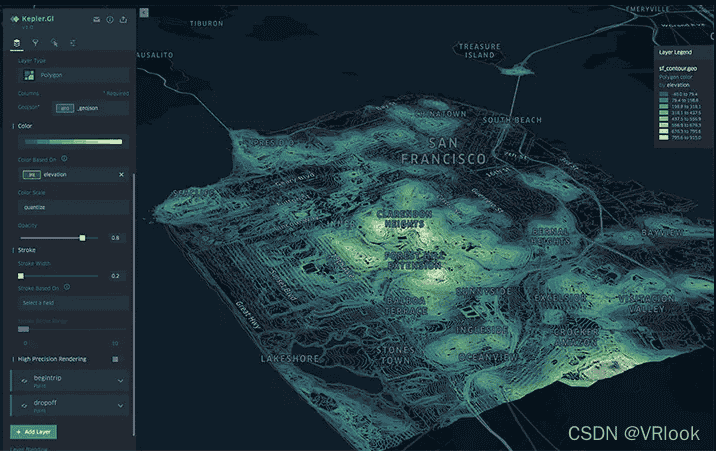This screenshot has width=716, height=451.
Task: Open the Polygon layer type dropdown
Action: pos(74,75)
